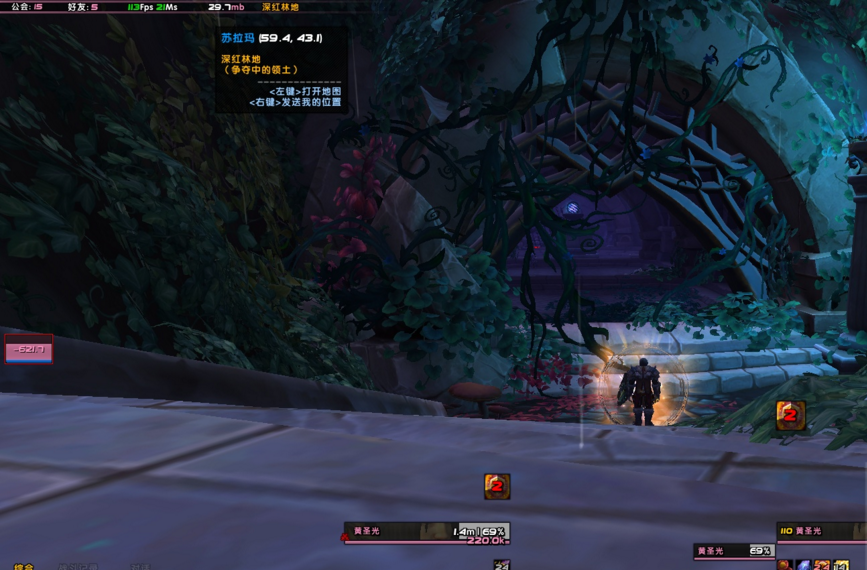Open the guild list from 公会 info text
The image size is (867, 570).
26,7
